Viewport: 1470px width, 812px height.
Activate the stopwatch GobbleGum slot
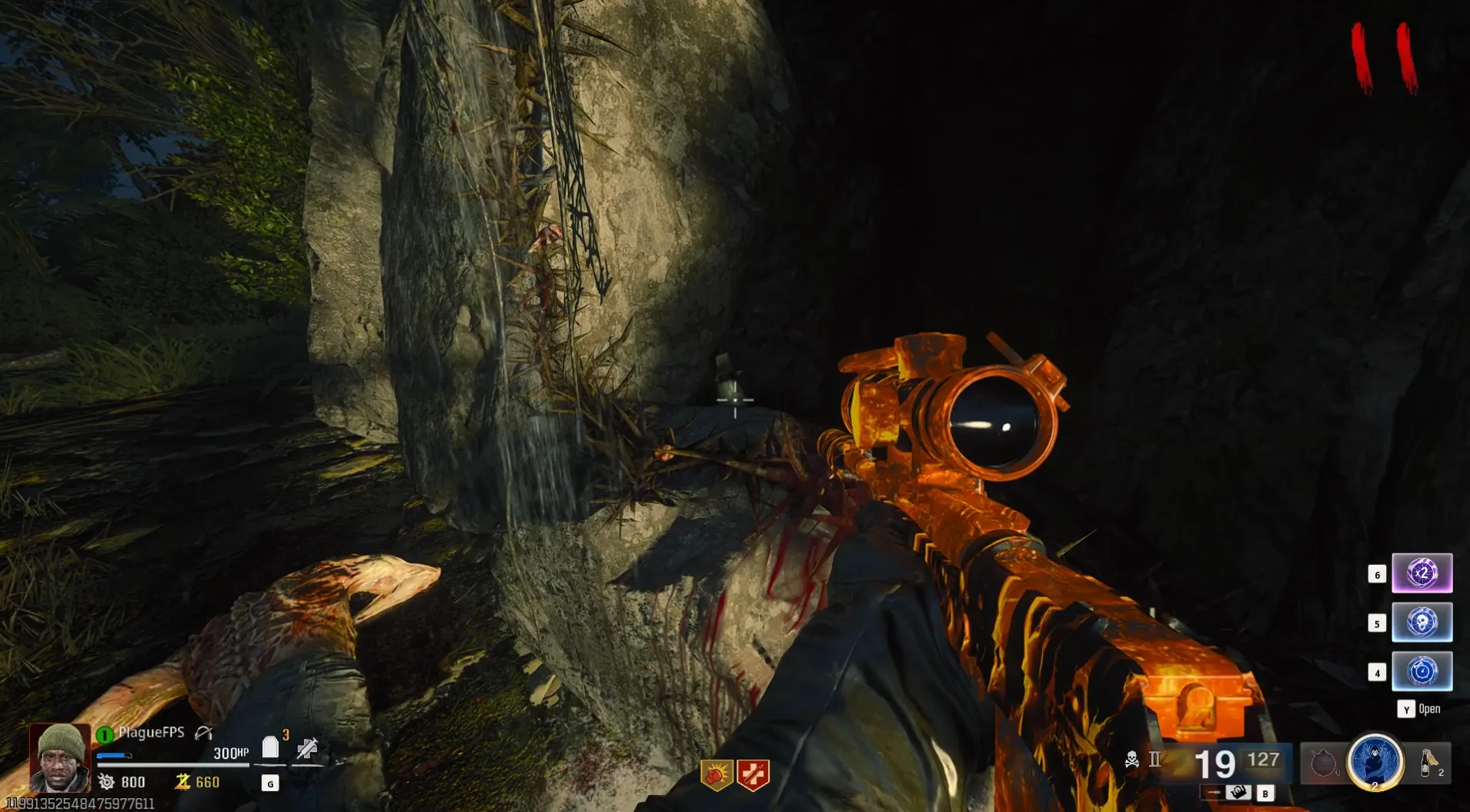click(1422, 671)
